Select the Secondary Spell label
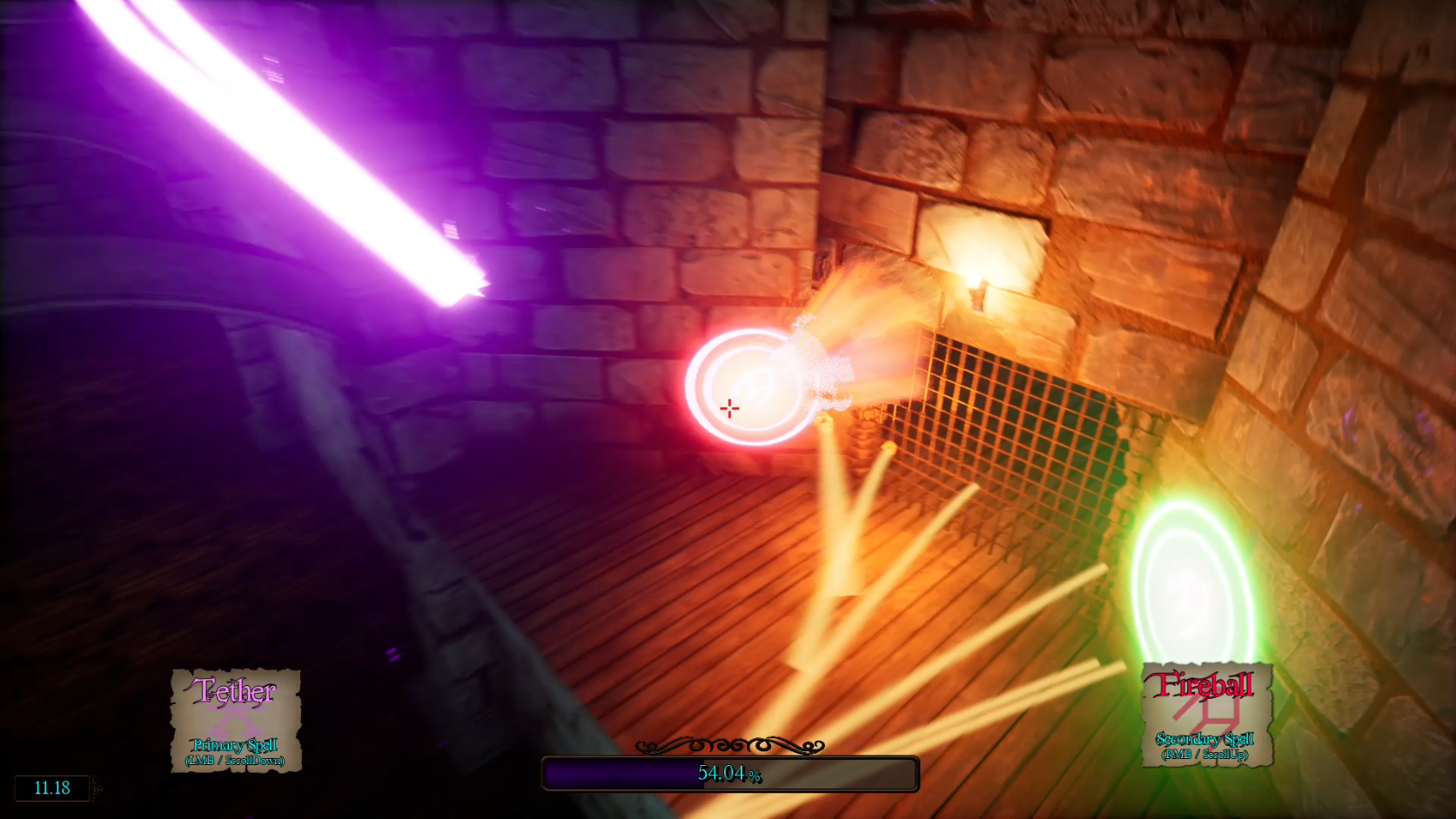Image resolution: width=1456 pixels, height=819 pixels. 1204,741
